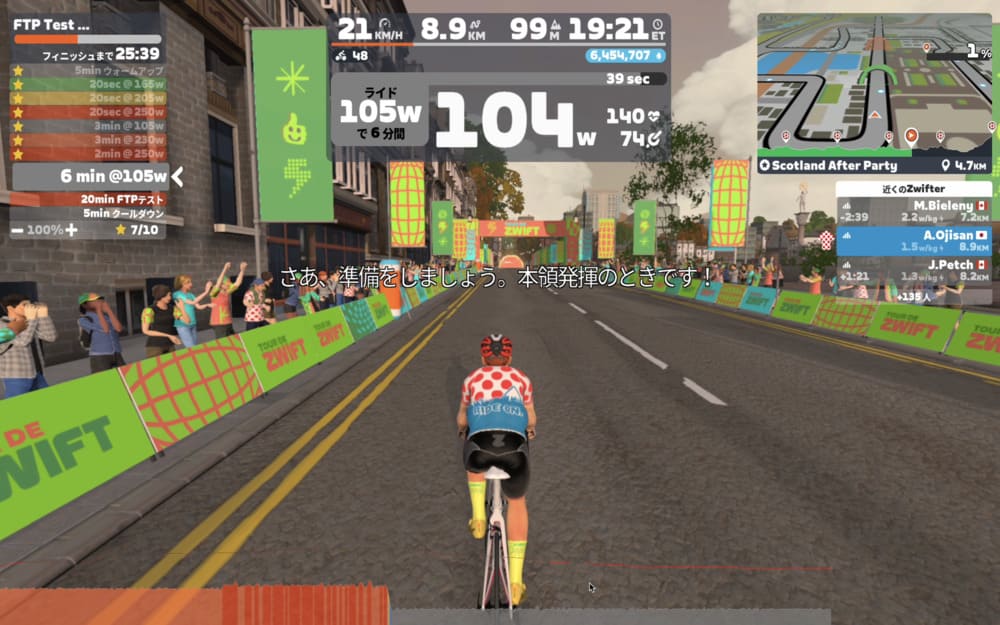Screen dimensions: 1000x625
Task: Select the 20min FTP test workout block
Action: [x=123, y=199]
